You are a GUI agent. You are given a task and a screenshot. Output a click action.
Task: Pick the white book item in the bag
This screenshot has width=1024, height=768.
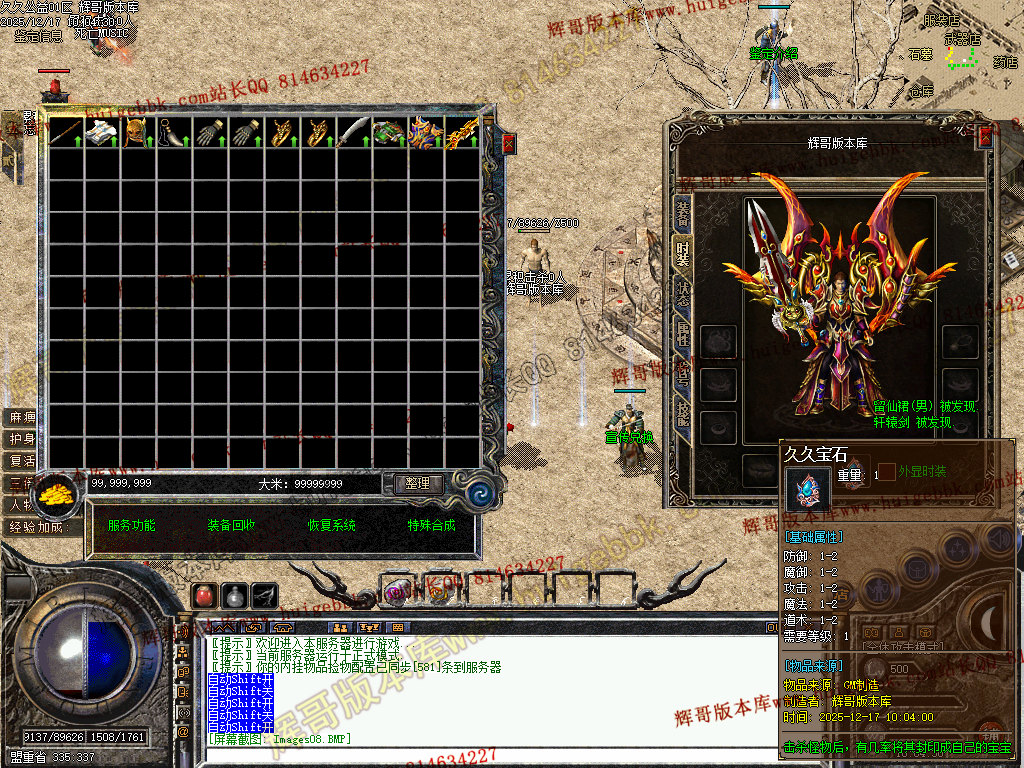(101, 132)
